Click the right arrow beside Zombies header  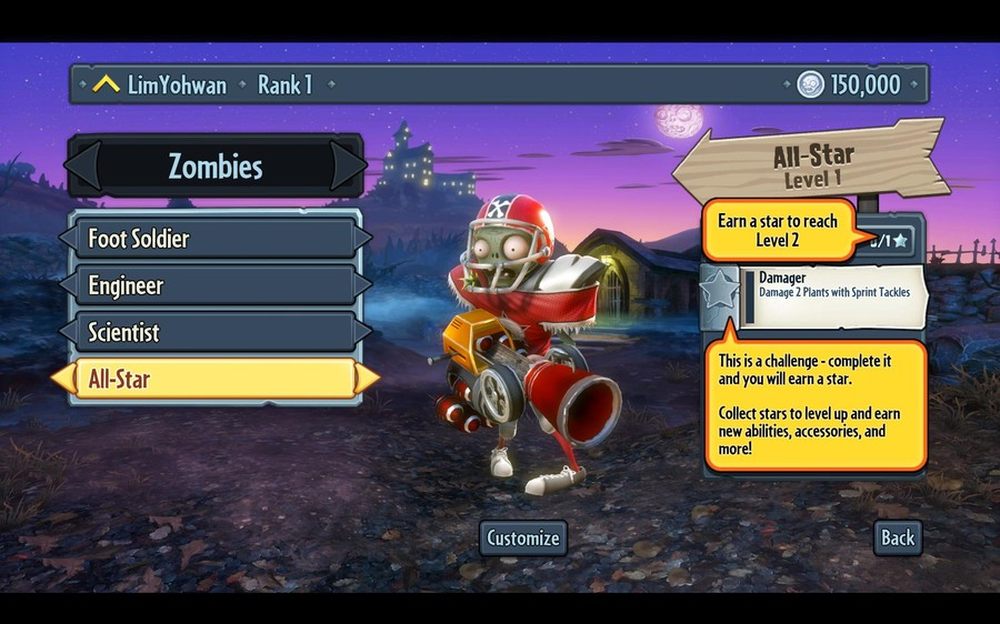click(x=347, y=165)
